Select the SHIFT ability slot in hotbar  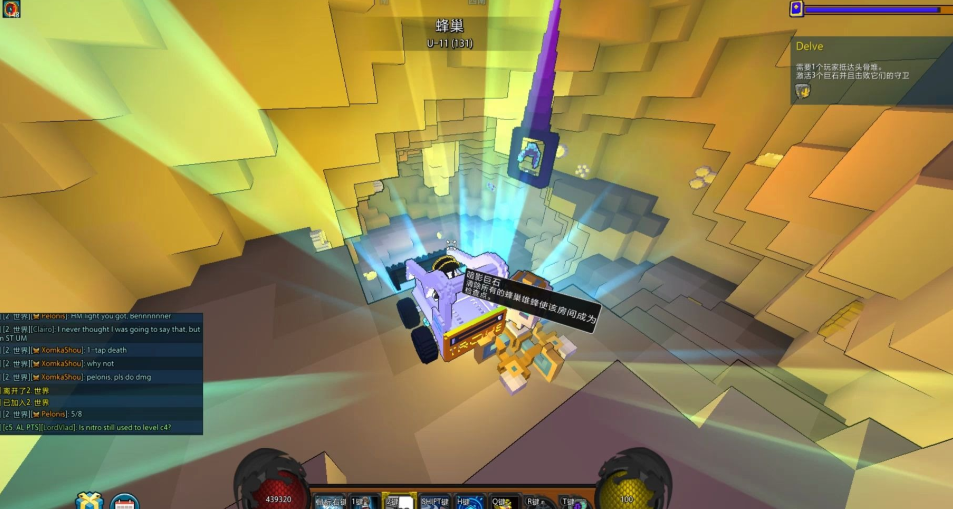(x=435, y=502)
